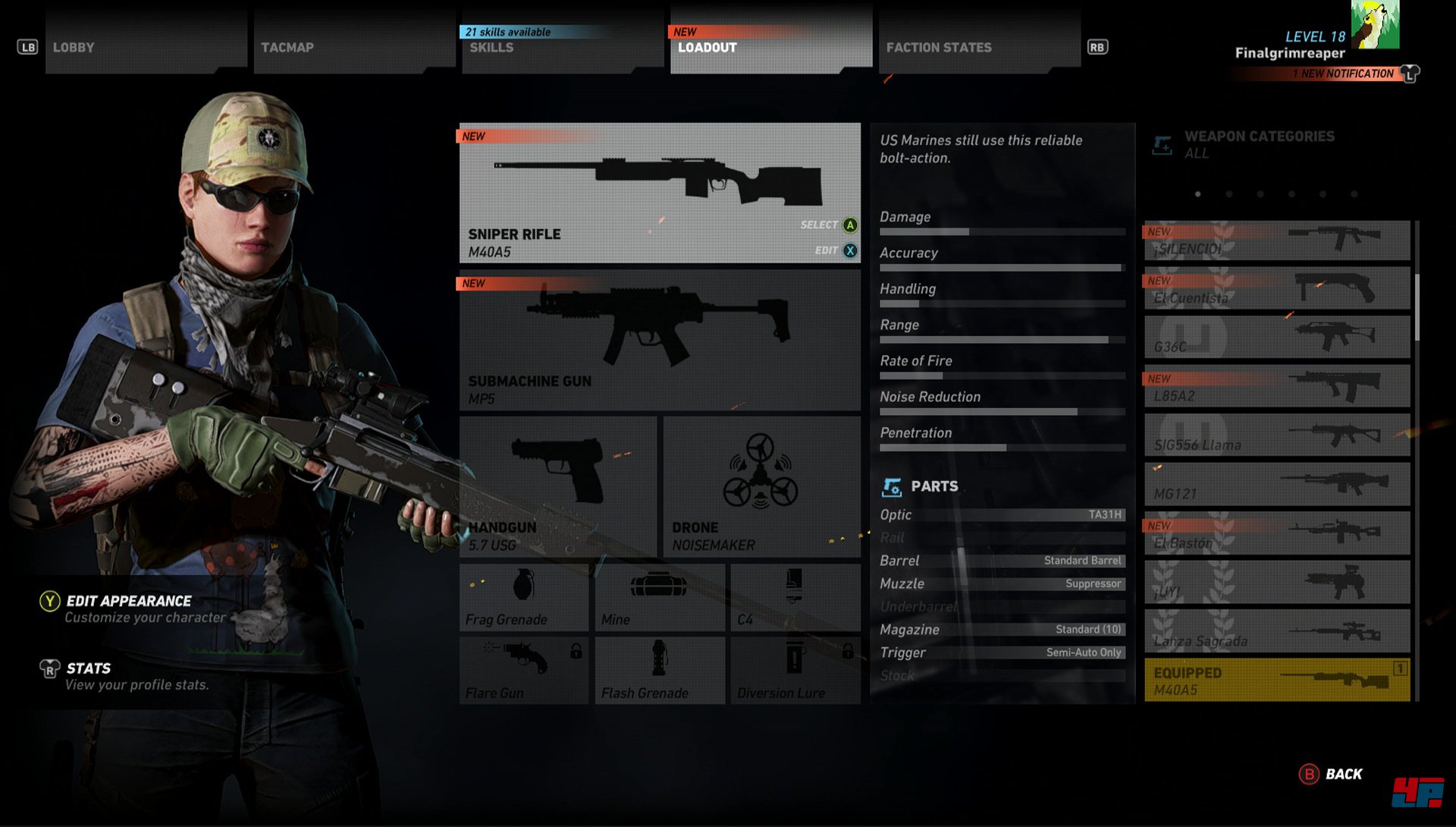This screenshot has width=1456, height=827.
Task: Choose the MG121 weapon entry
Action: (1277, 484)
